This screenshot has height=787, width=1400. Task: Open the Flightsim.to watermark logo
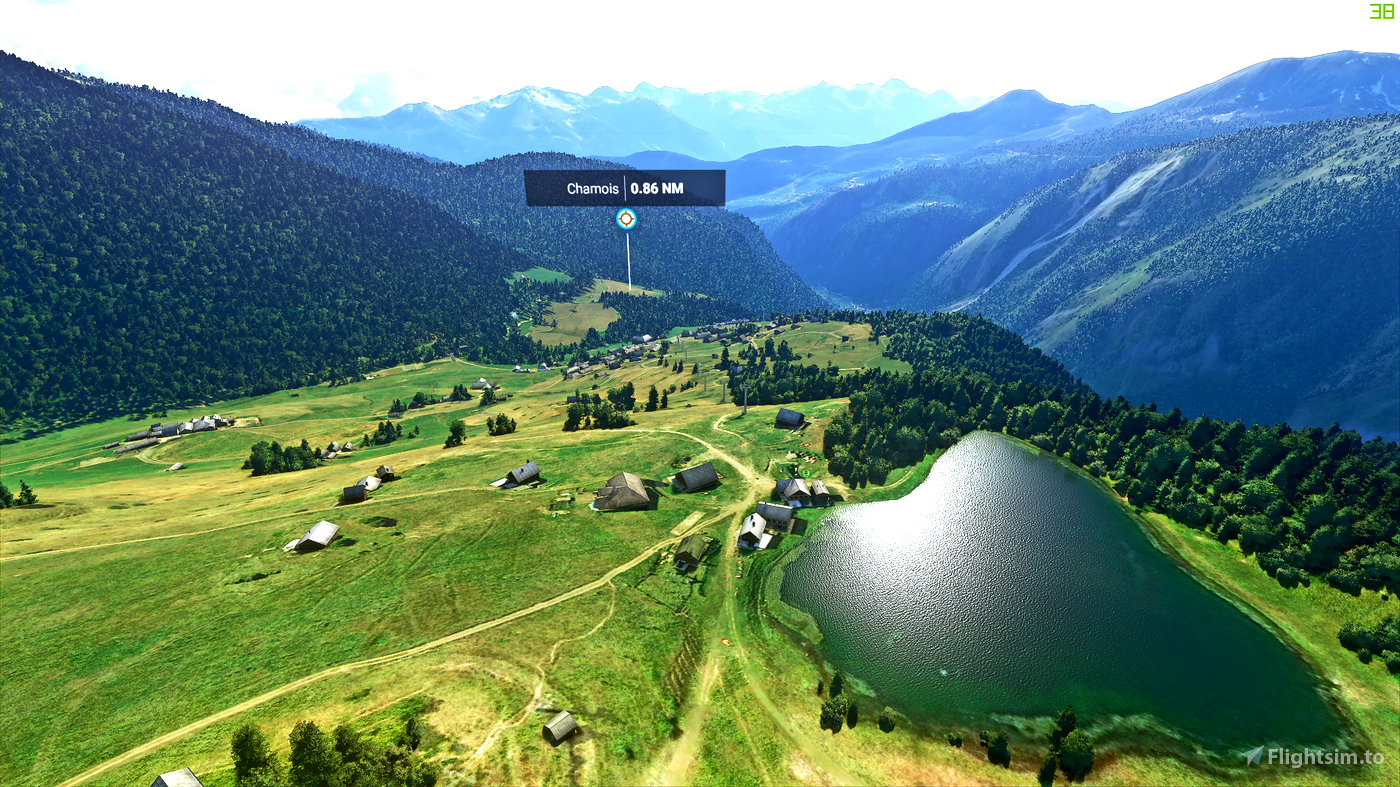(x=1313, y=756)
